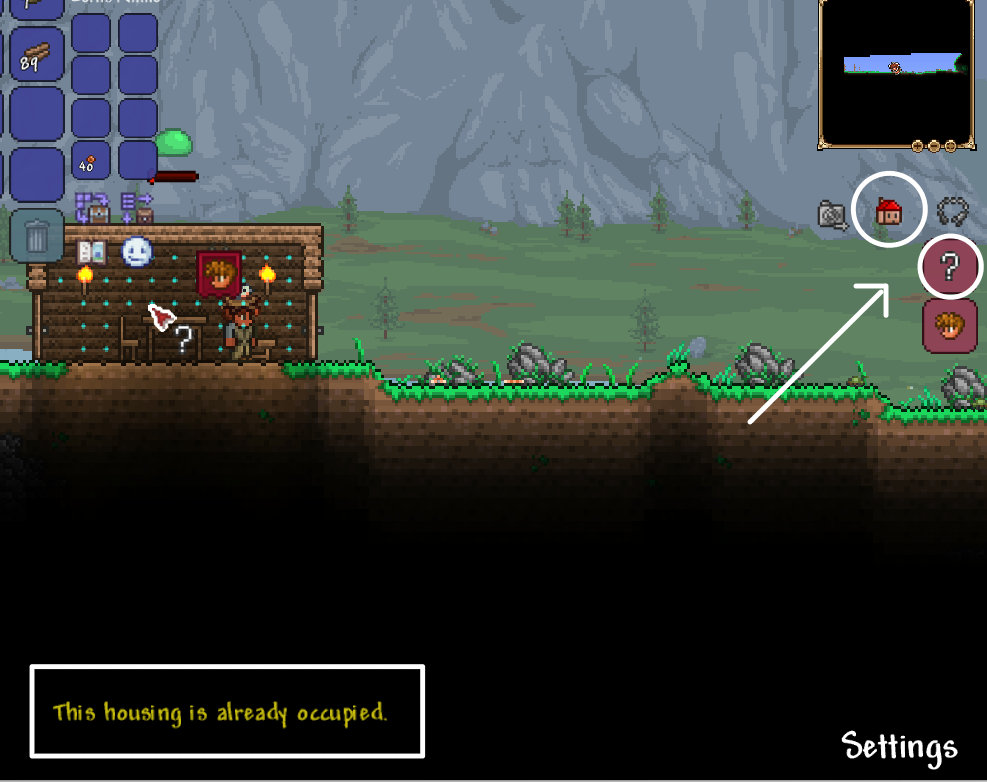Select the wood stack of 89 slot

pyautogui.click(x=37, y=54)
